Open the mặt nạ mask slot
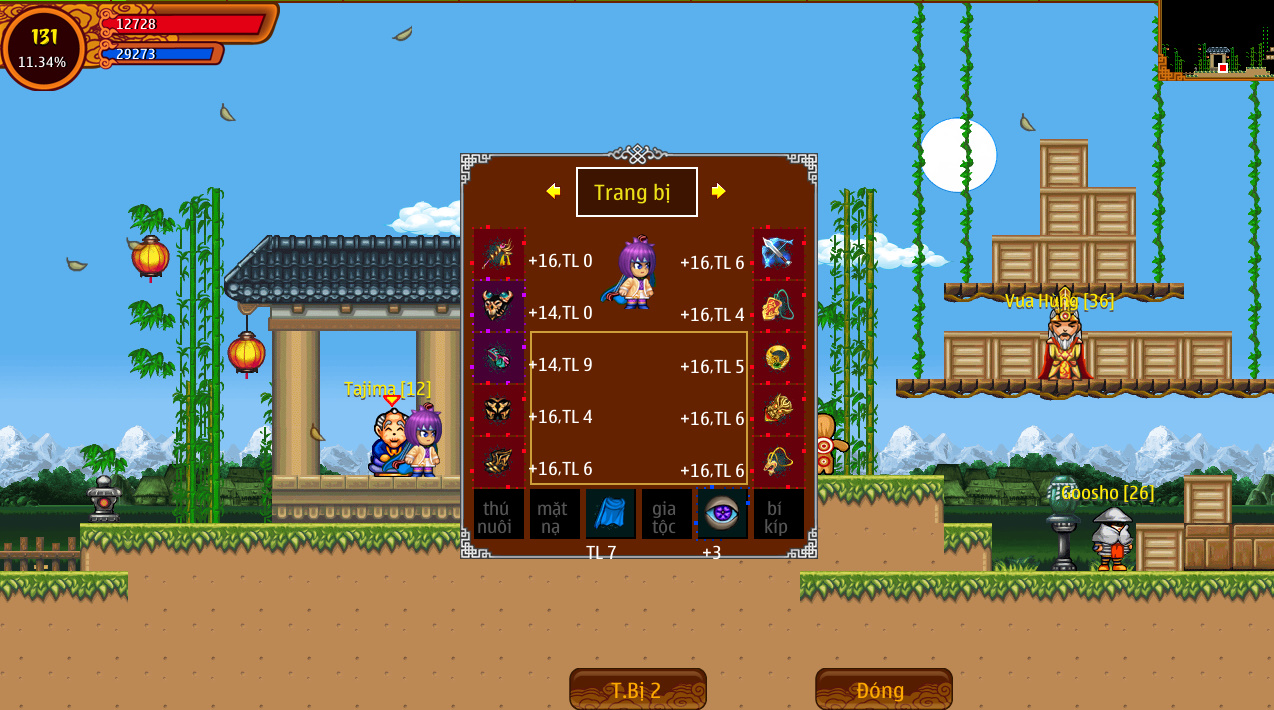1274x710 pixels. [554, 514]
